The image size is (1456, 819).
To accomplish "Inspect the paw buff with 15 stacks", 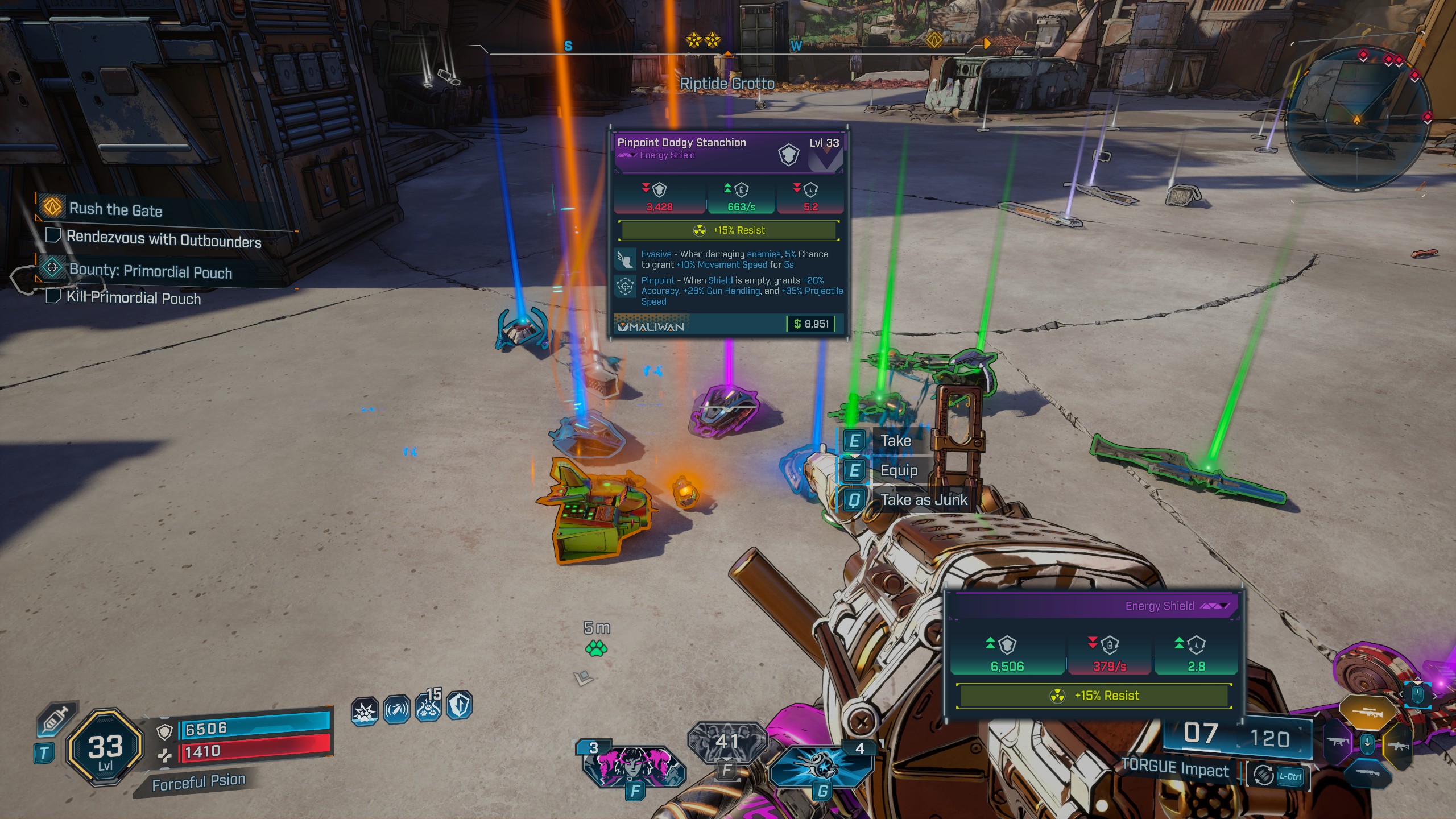I will 428,708.
